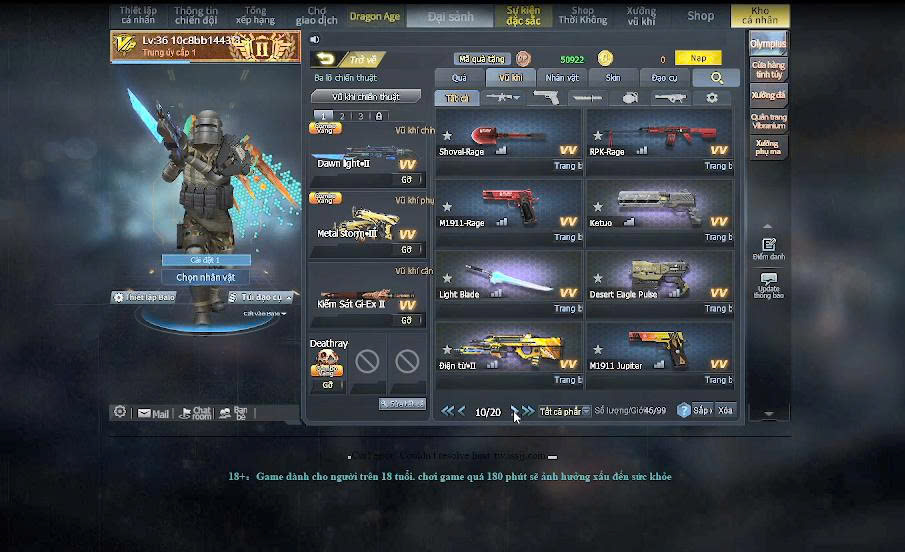The height and width of the screenshot is (552, 905).
Task: Open the Shop from the top menu
Action: tap(700, 16)
